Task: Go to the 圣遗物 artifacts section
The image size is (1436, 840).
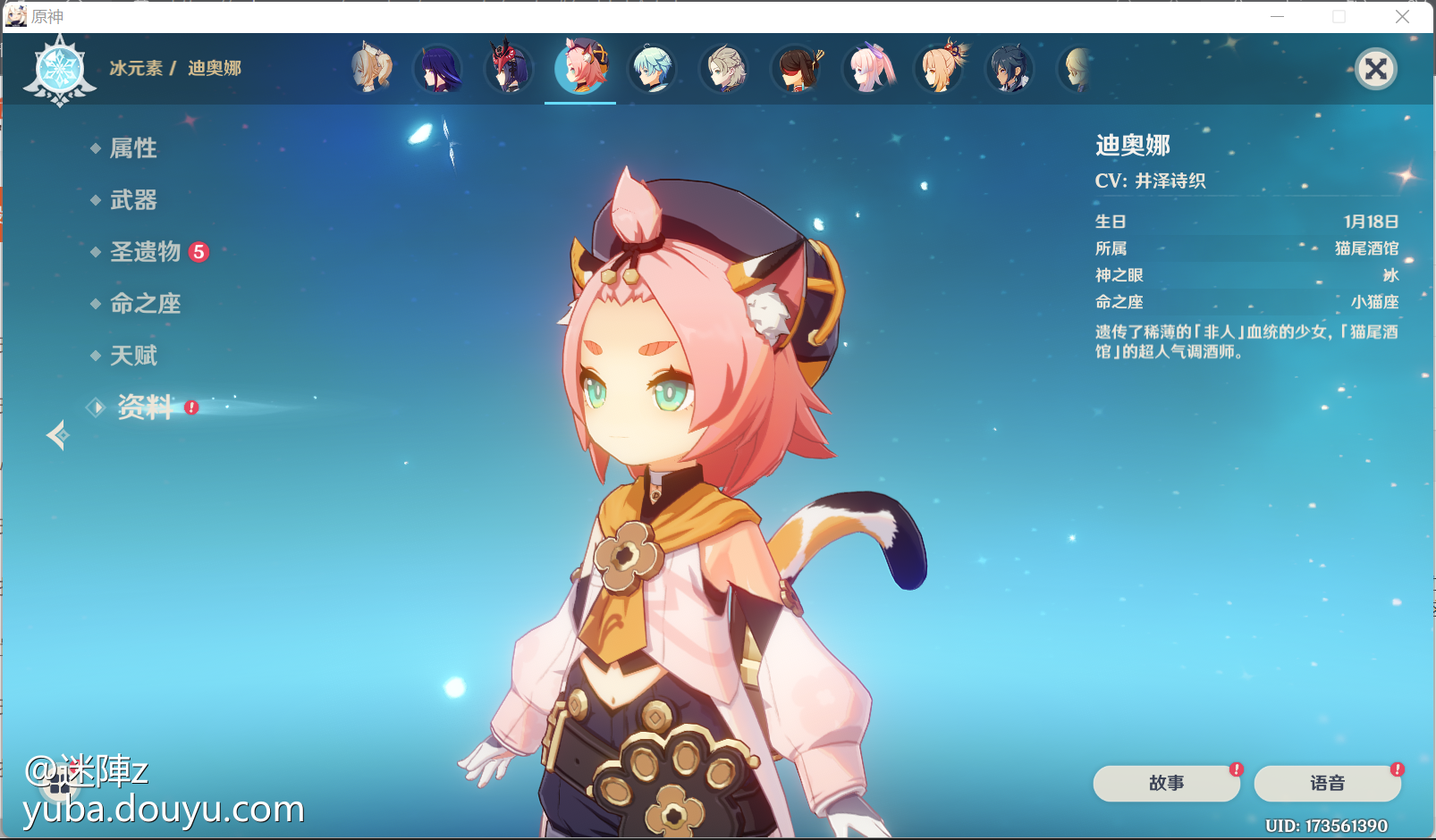Action: click(146, 252)
